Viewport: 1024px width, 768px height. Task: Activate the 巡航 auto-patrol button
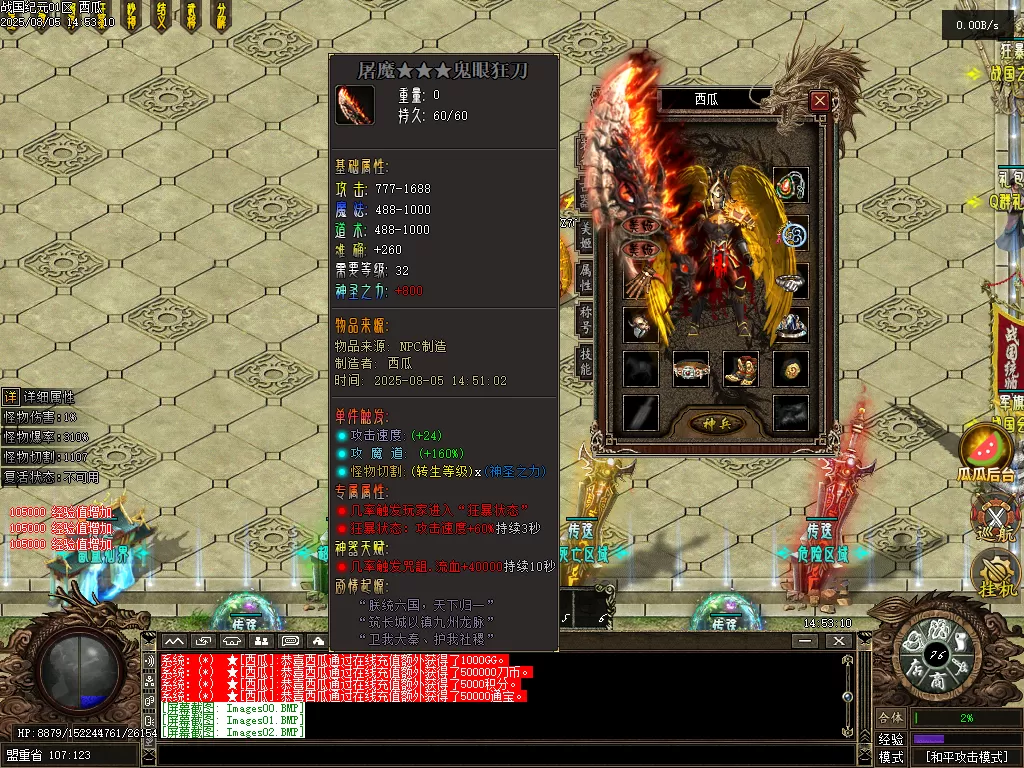pos(994,518)
